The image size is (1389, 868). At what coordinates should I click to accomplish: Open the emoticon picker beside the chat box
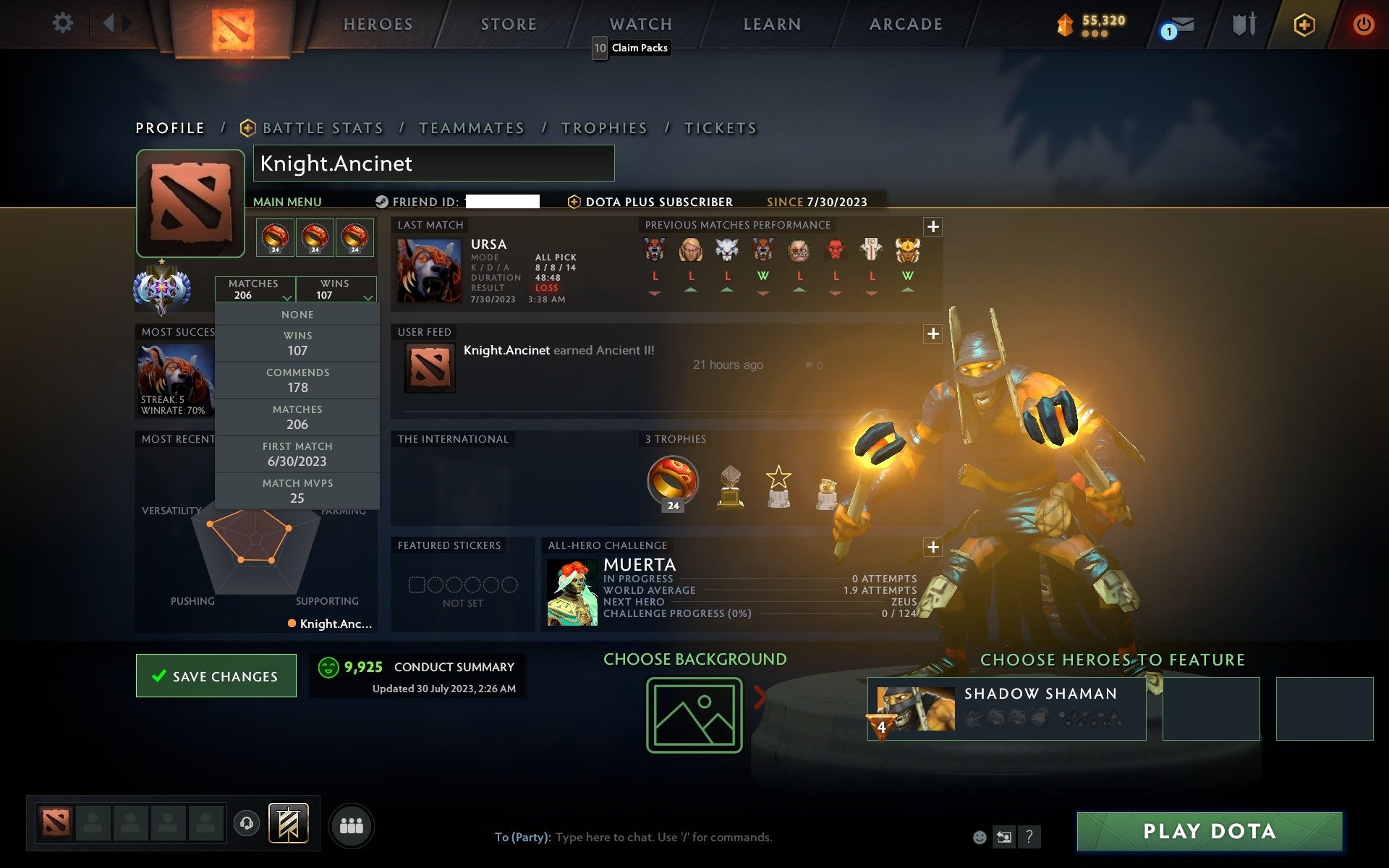click(980, 837)
